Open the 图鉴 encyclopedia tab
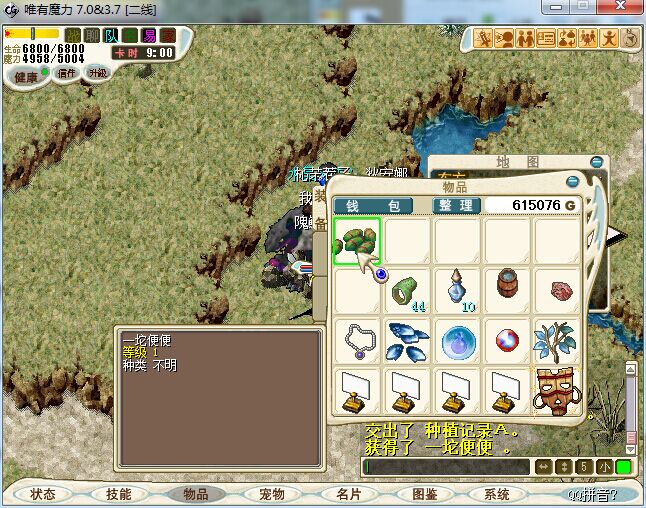This screenshot has height=508, width=646. pos(423,494)
